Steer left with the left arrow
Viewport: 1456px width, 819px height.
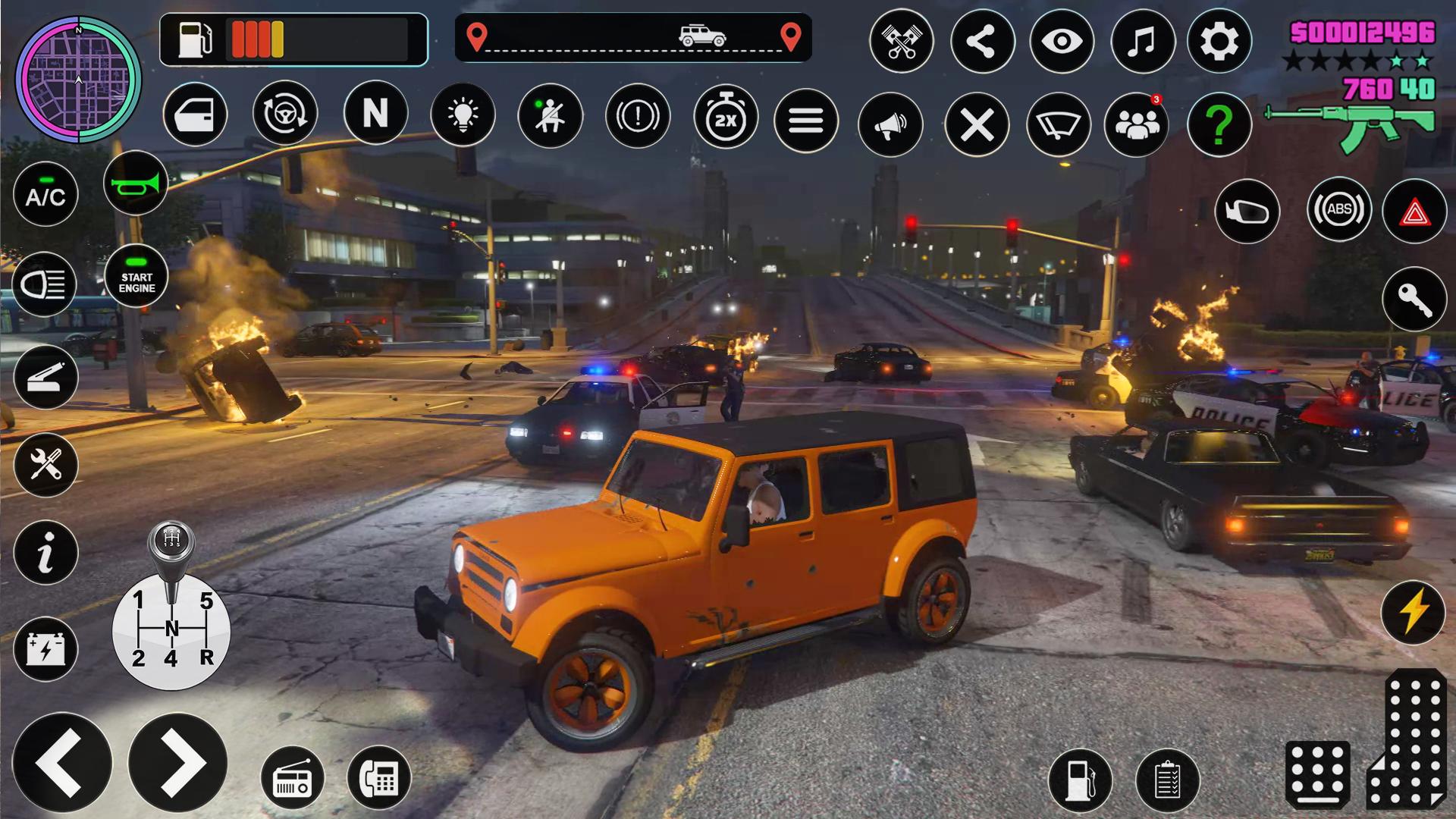point(62,764)
